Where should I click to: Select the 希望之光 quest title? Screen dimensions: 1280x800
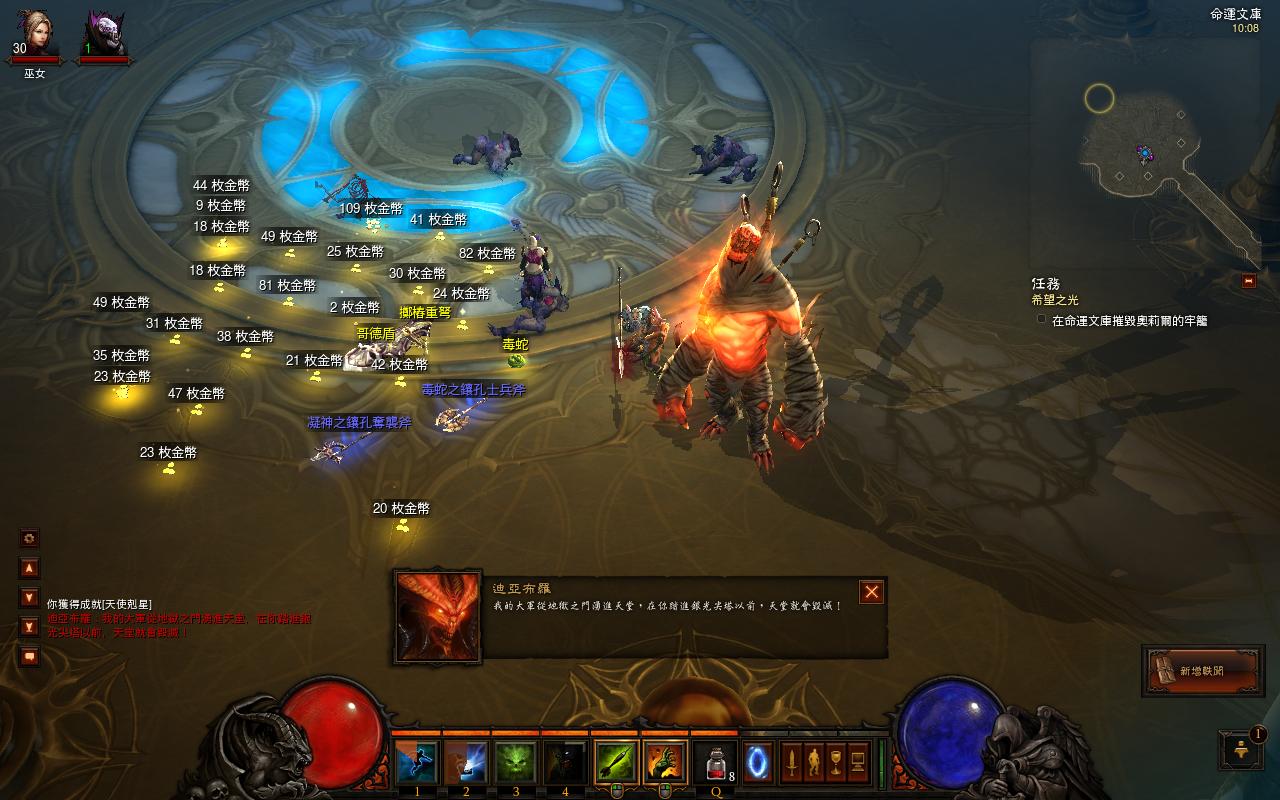[1055, 300]
